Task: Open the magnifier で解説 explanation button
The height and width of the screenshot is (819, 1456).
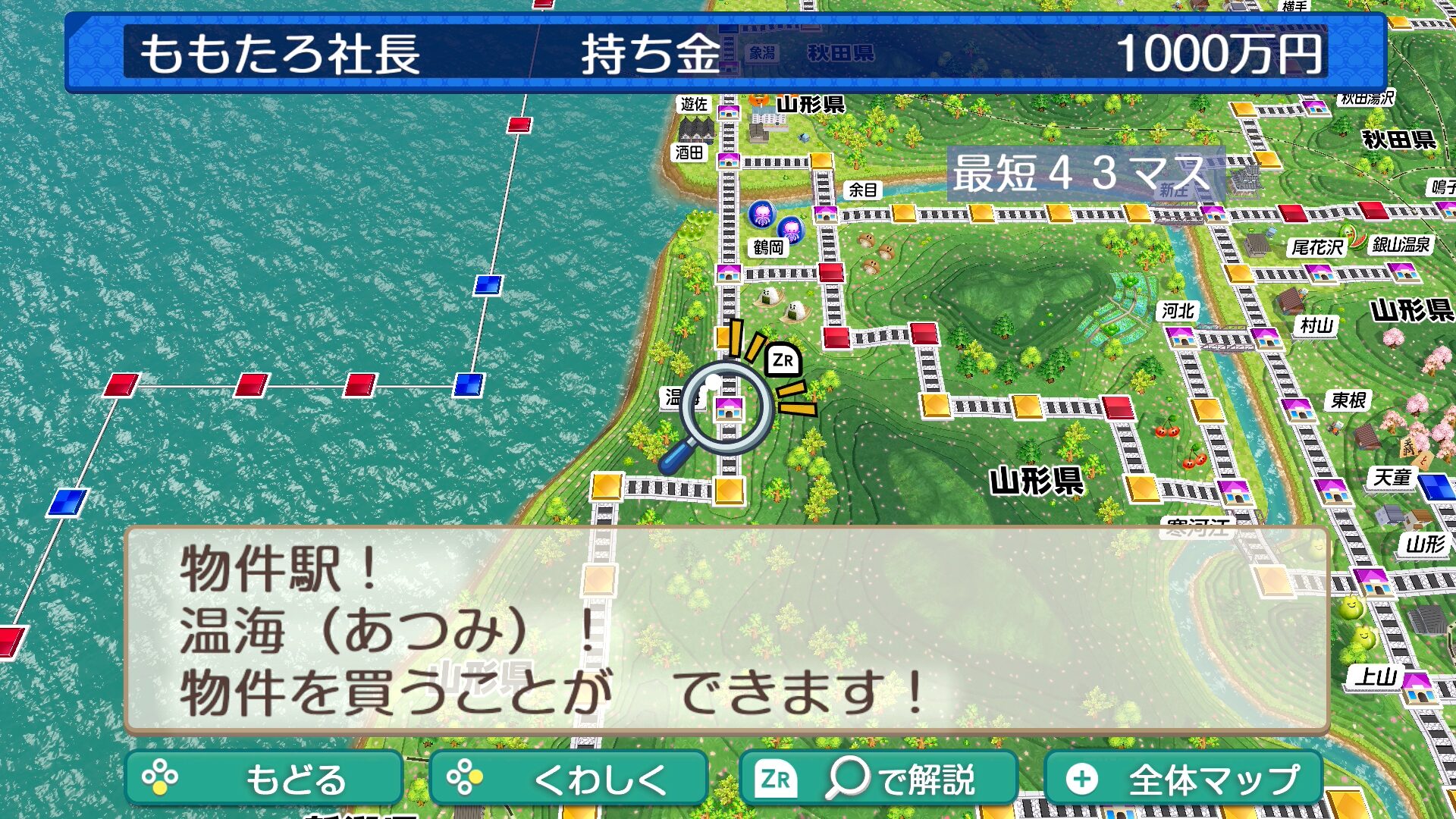Action: point(878,779)
